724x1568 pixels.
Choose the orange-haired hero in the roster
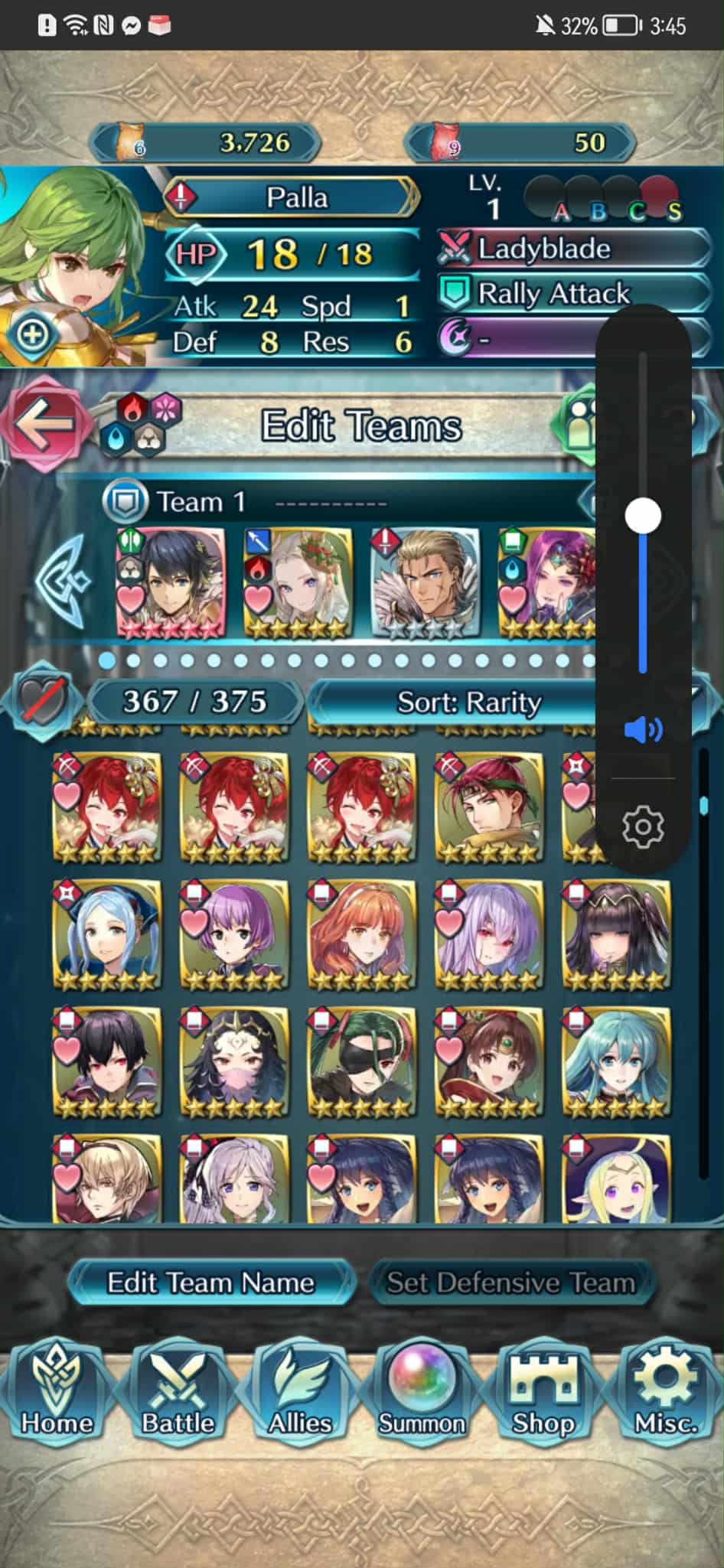coord(362,934)
